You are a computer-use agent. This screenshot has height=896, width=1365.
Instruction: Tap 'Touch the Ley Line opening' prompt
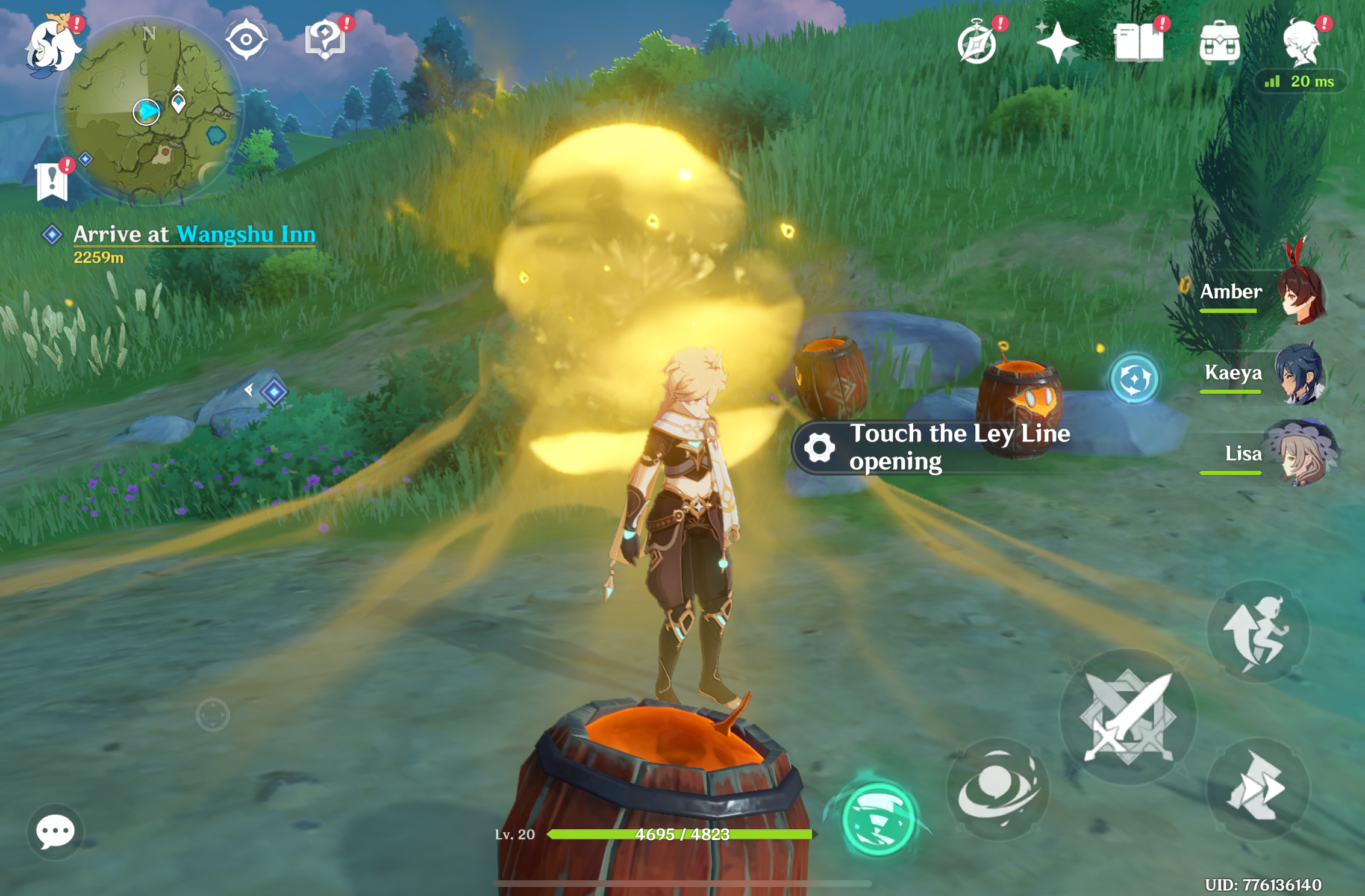click(x=940, y=449)
